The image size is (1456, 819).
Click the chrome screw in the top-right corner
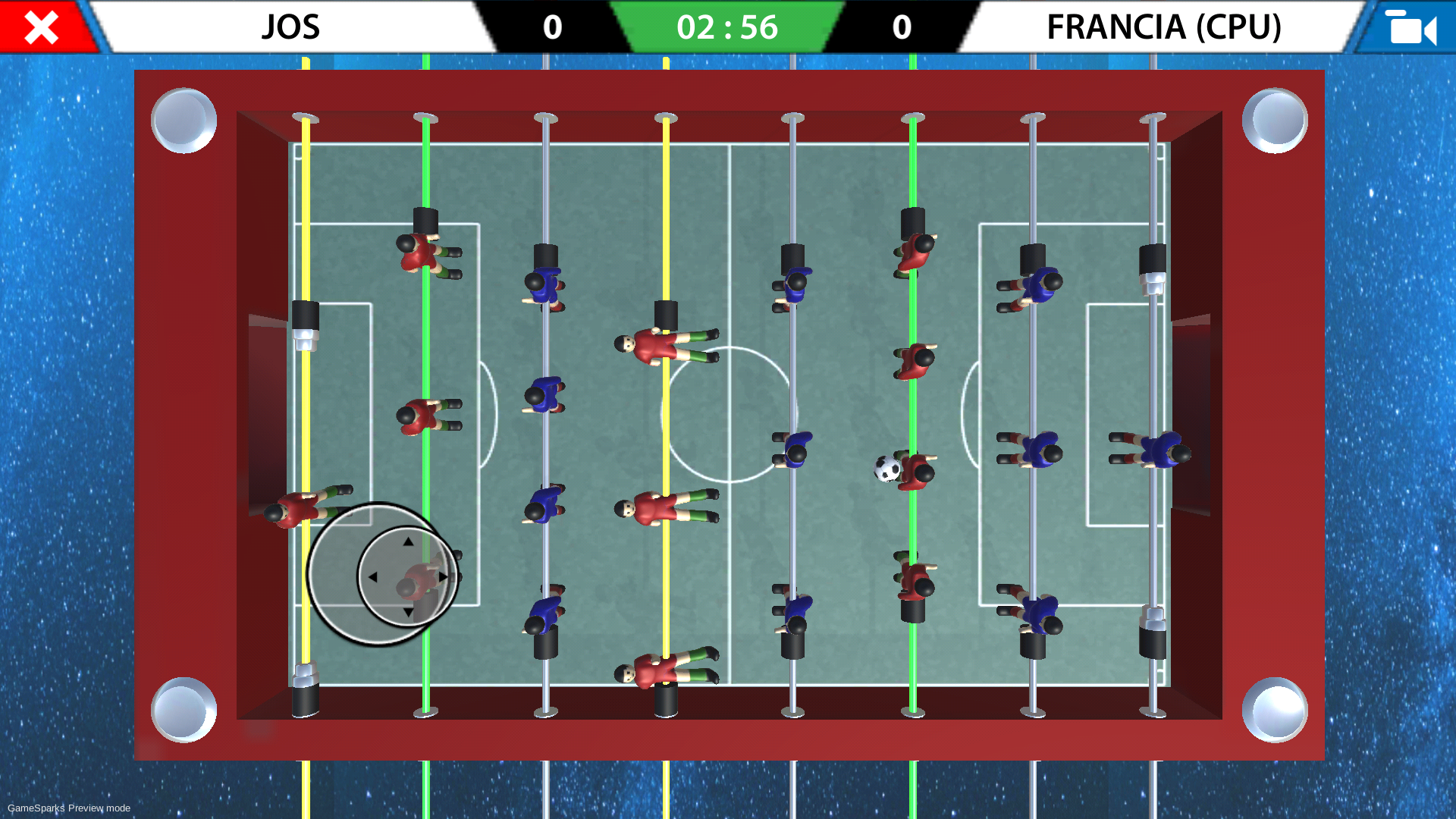pos(1275,119)
